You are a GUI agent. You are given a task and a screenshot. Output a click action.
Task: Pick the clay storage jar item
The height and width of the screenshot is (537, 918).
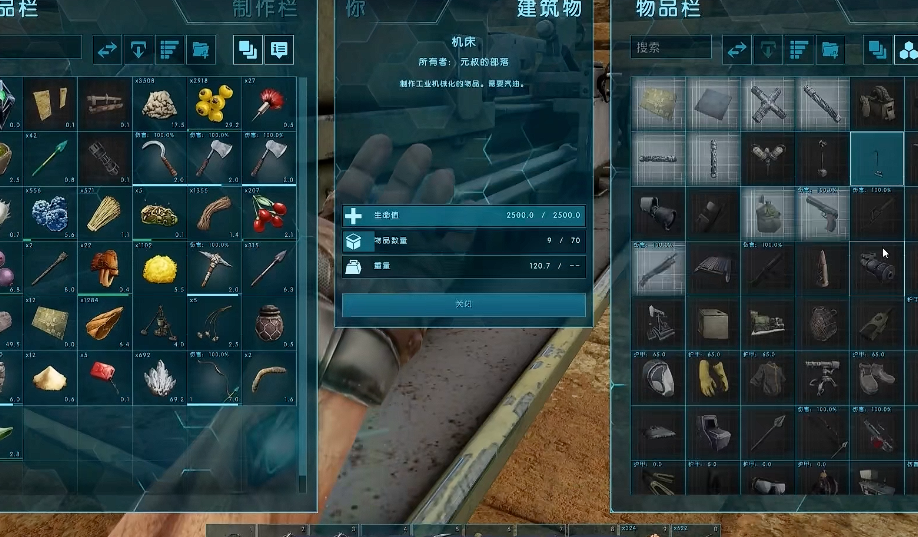click(267, 322)
